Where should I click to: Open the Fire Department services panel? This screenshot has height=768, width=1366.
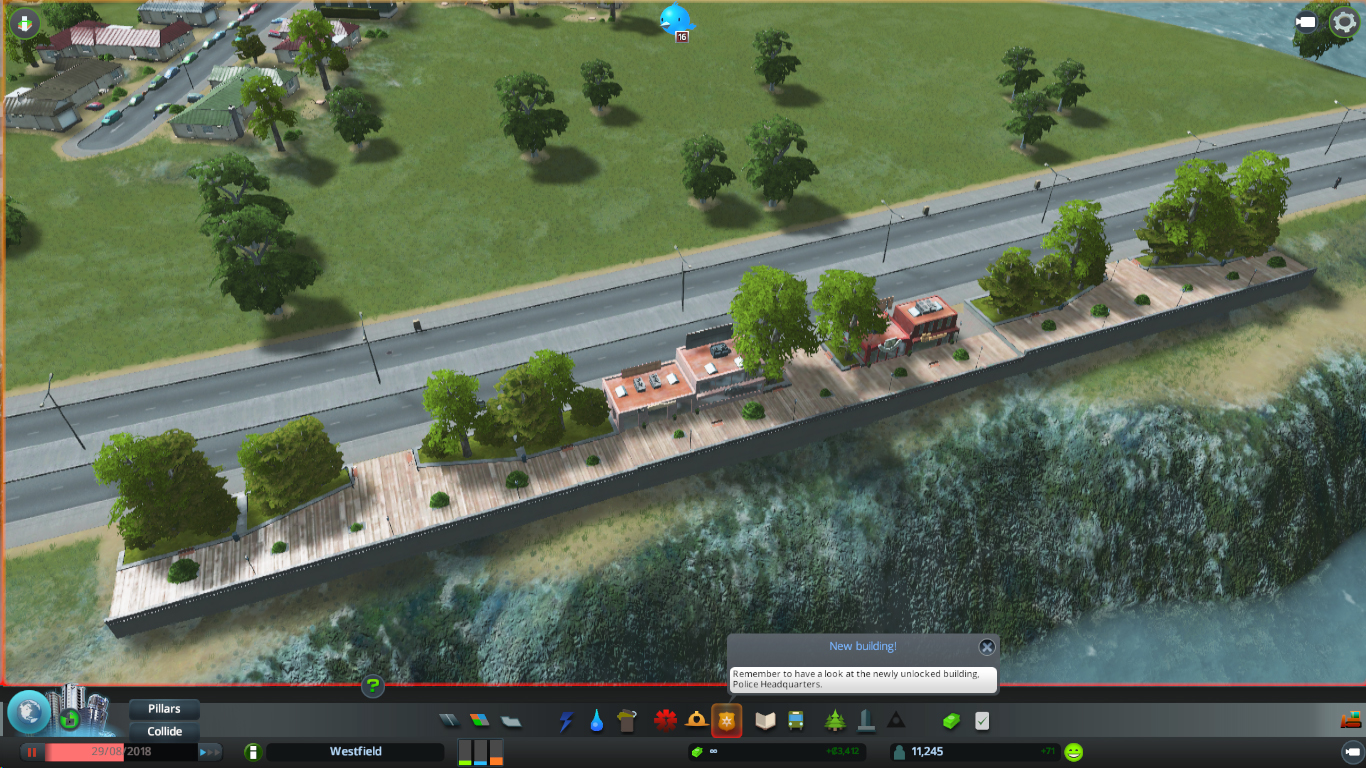click(x=696, y=719)
